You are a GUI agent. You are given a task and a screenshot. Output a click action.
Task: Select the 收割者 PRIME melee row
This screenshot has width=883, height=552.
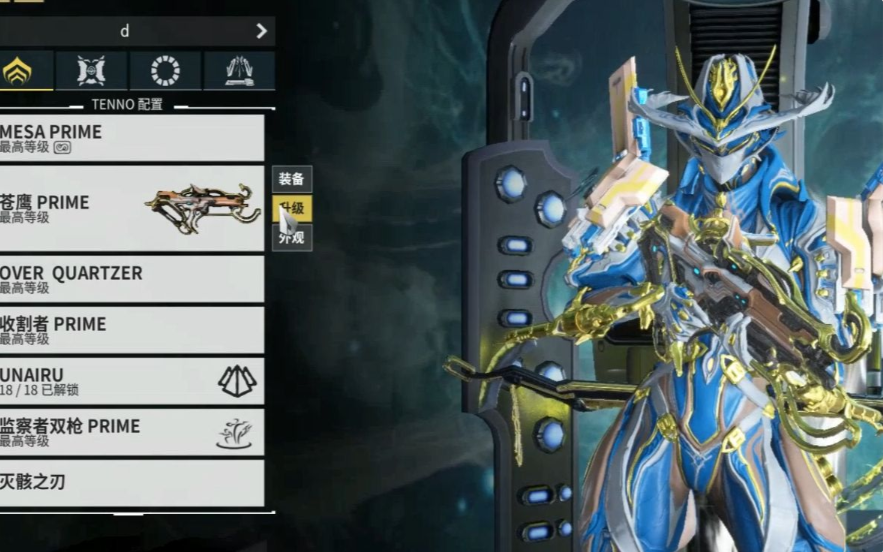coord(130,330)
